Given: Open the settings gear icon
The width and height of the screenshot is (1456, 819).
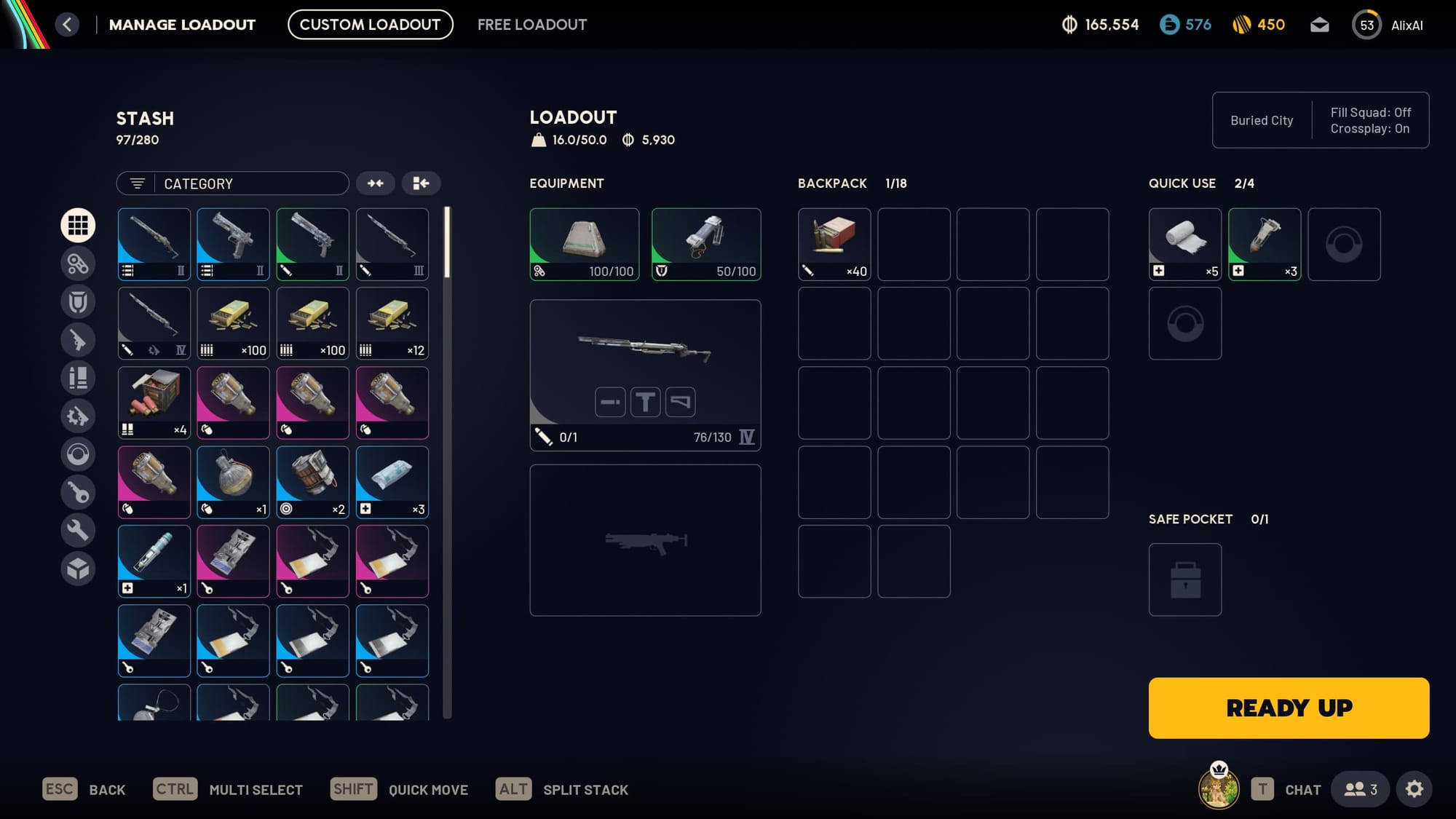Looking at the screenshot, I should click(x=1414, y=789).
